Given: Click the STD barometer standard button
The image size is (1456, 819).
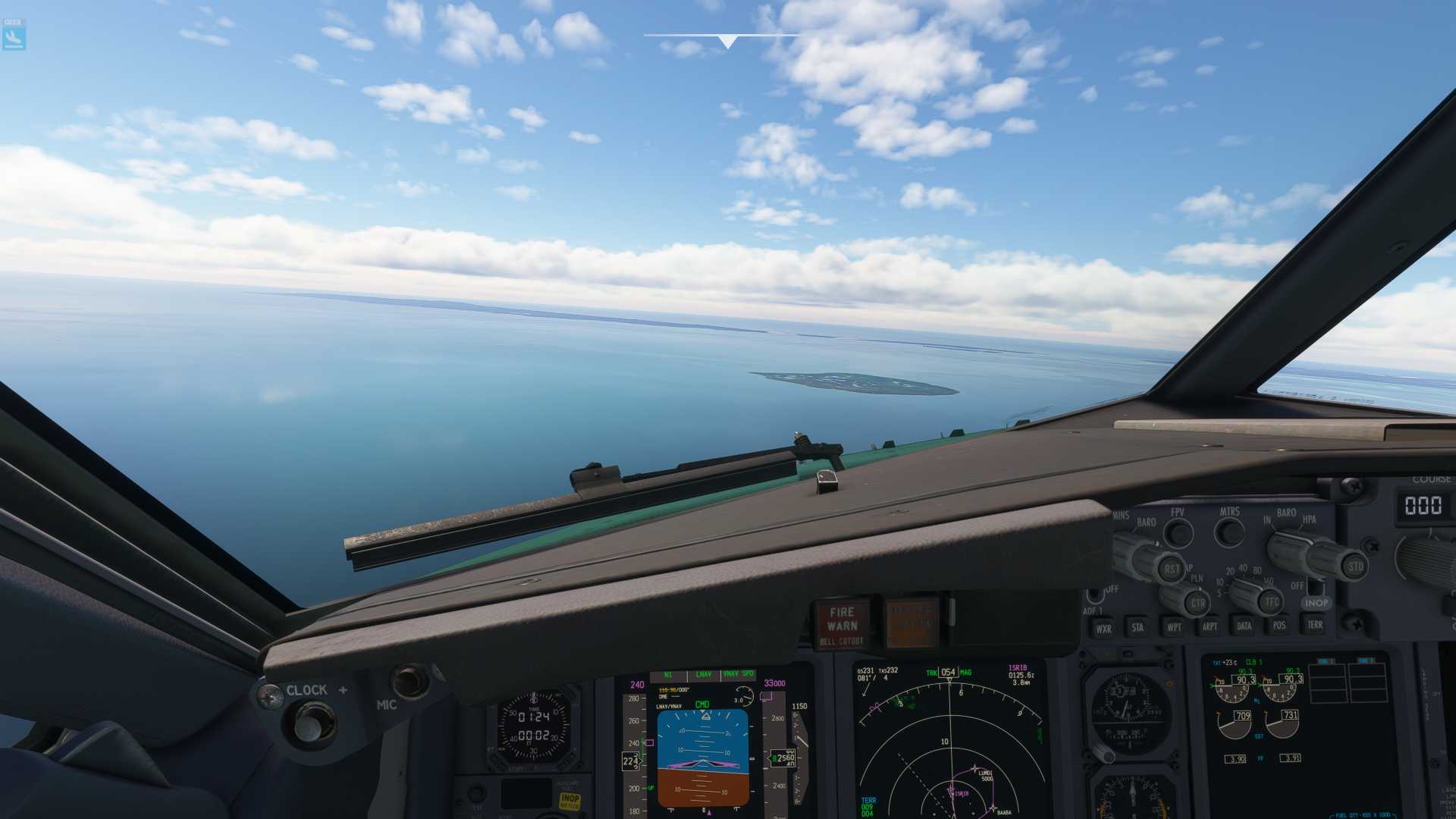Looking at the screenshot, I should (1354, 566).
